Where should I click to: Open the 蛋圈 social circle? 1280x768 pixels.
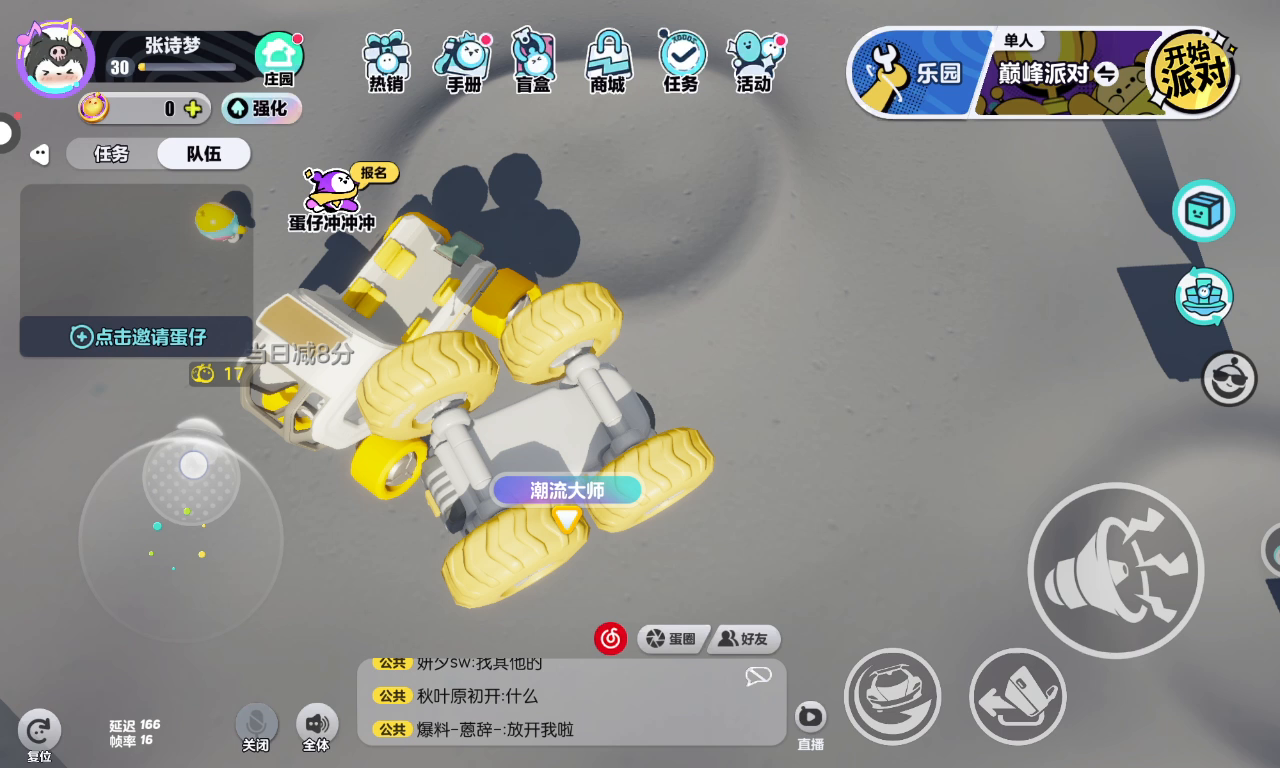point(672,639)
